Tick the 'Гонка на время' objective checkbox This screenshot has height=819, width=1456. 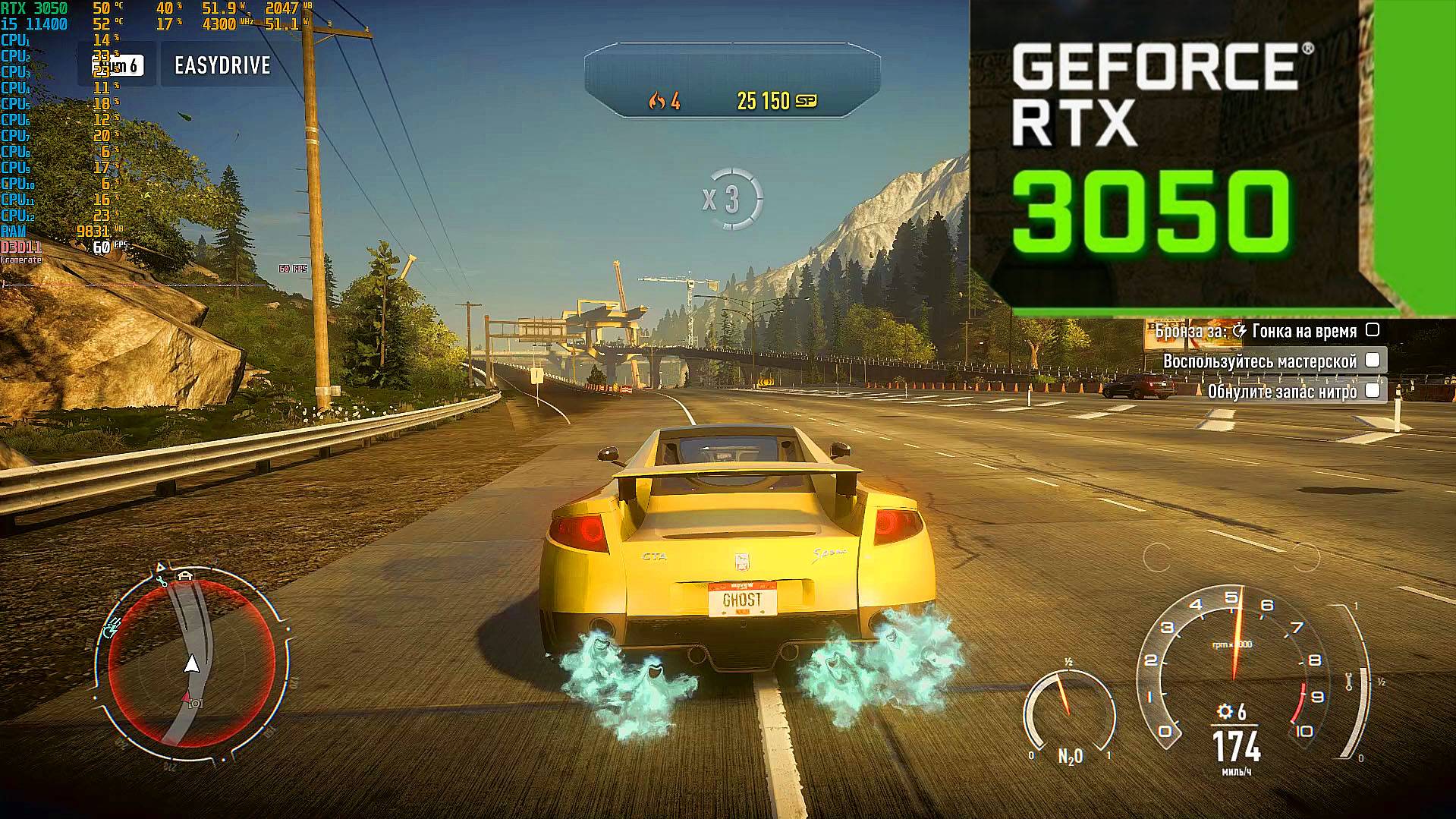(1372, 330)
